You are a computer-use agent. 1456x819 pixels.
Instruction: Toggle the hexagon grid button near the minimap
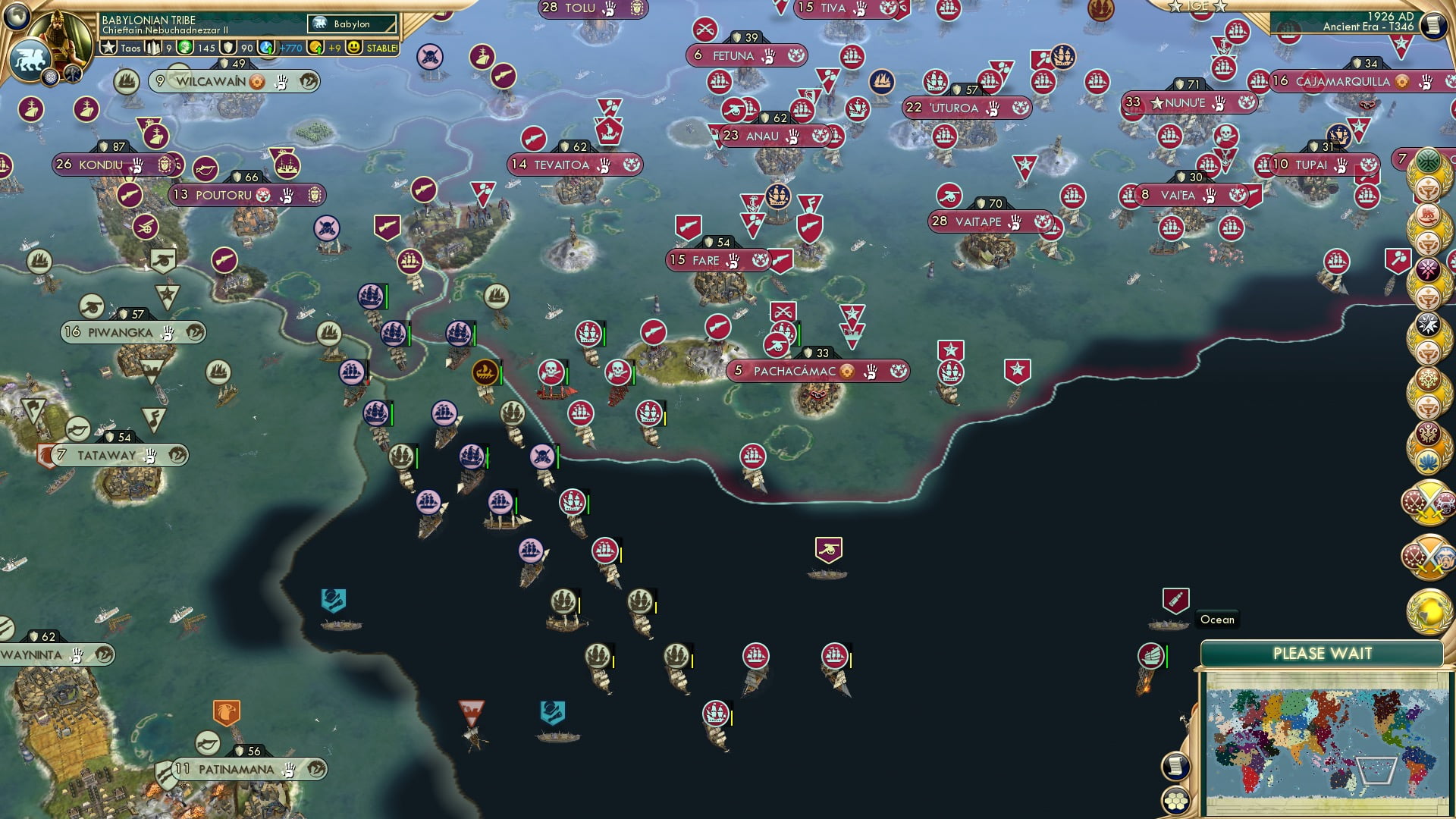tap(1175, 799)
